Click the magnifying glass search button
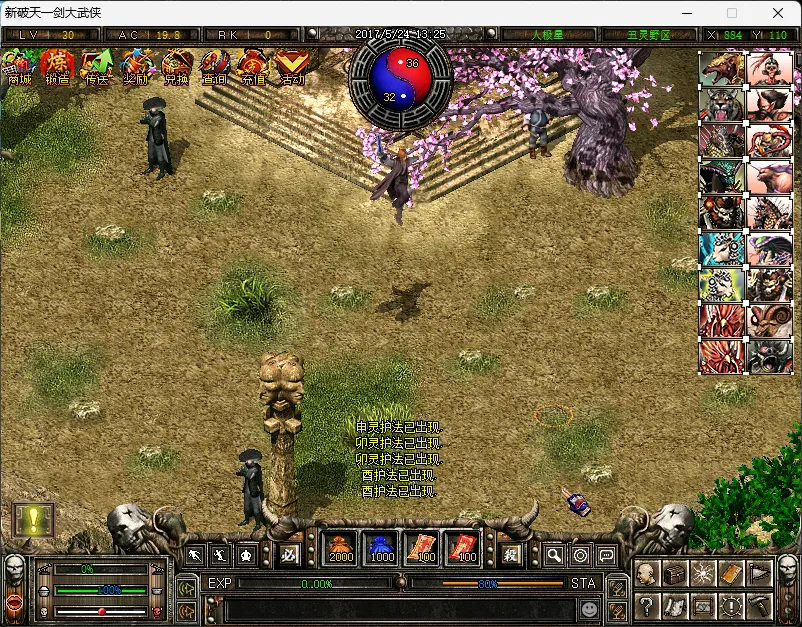802x627 pixels. pyautogui.click(x=554, y=554)
